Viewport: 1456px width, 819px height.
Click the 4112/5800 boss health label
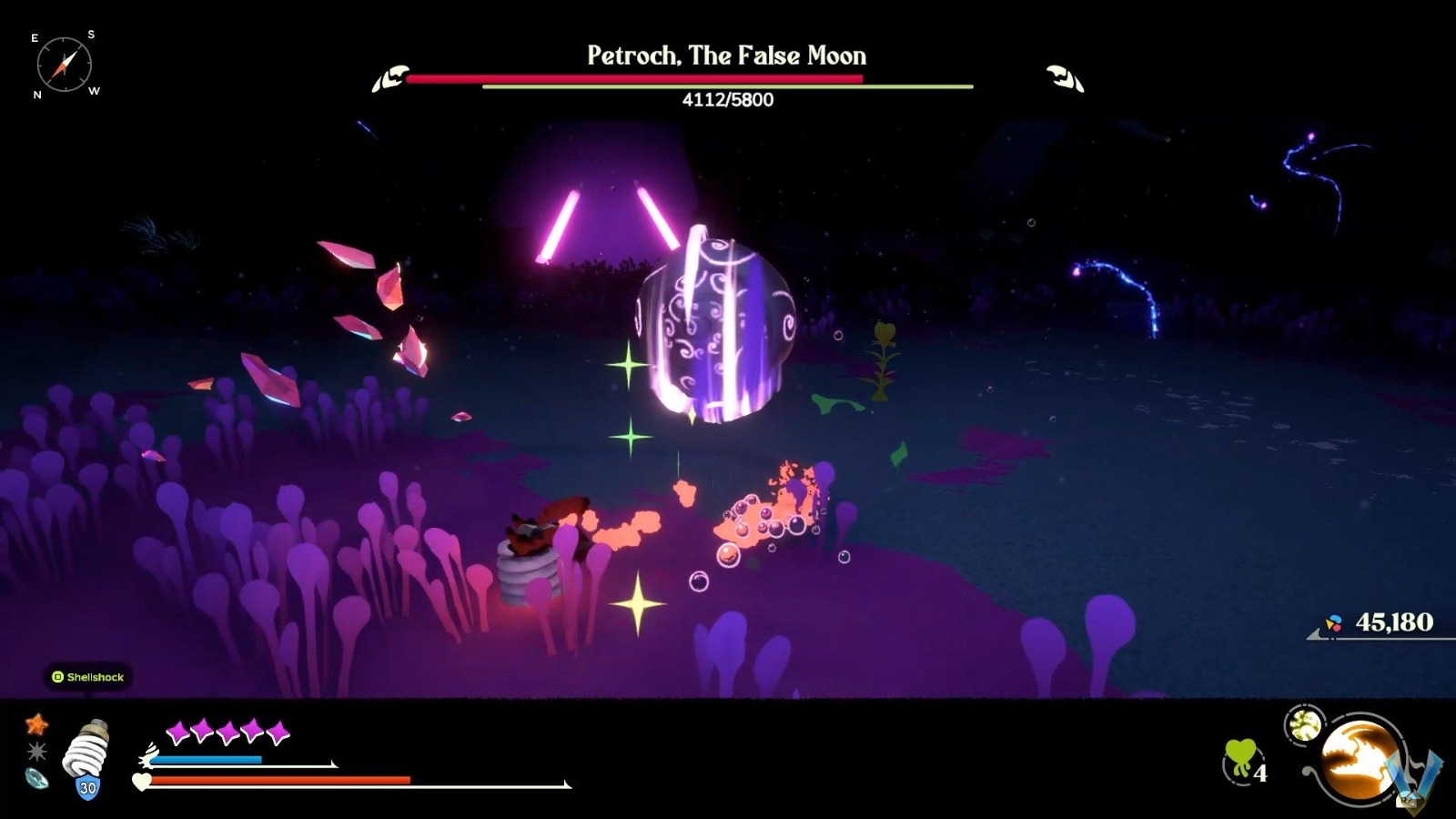point(726,101)
